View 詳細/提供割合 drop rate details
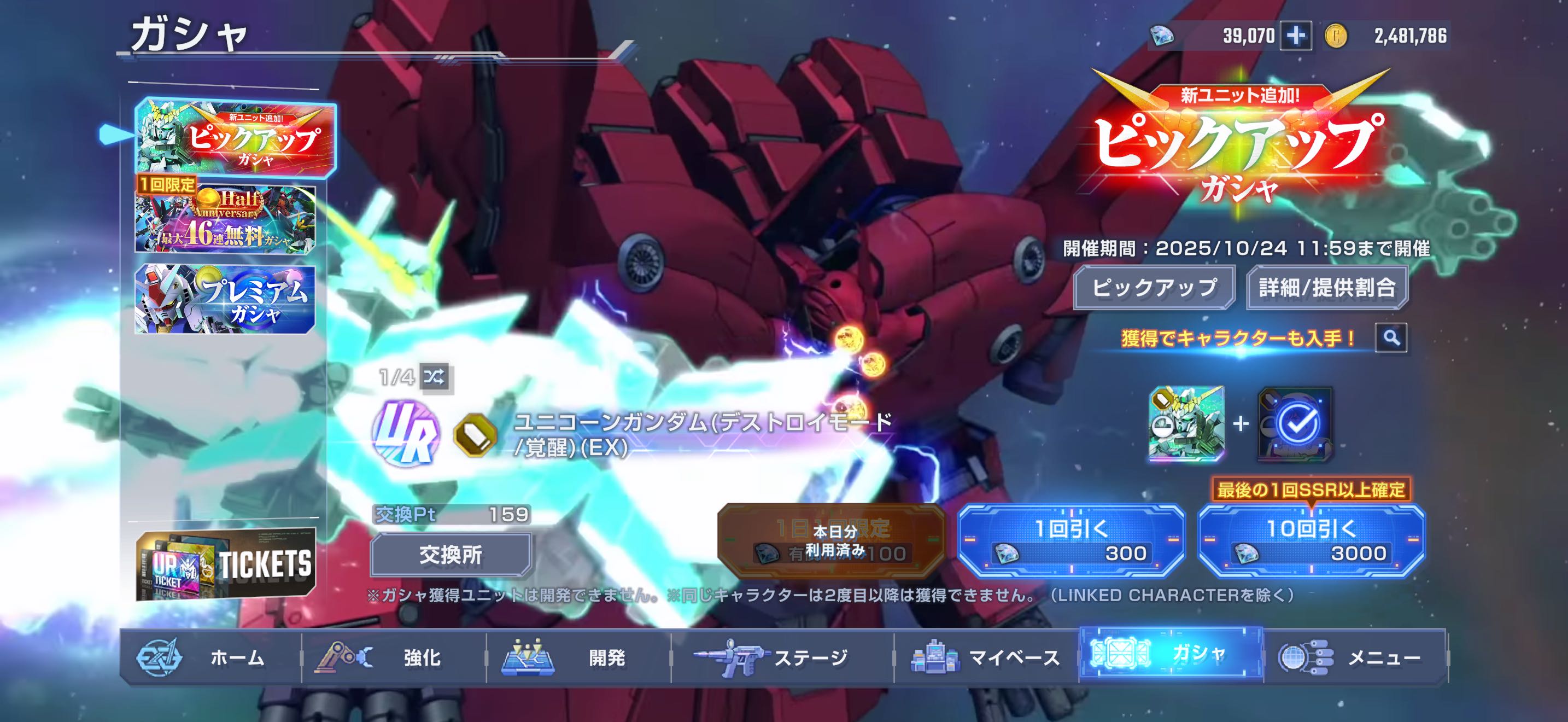The height and width of the screenshot is (722, 1568). pos(1327,287)
